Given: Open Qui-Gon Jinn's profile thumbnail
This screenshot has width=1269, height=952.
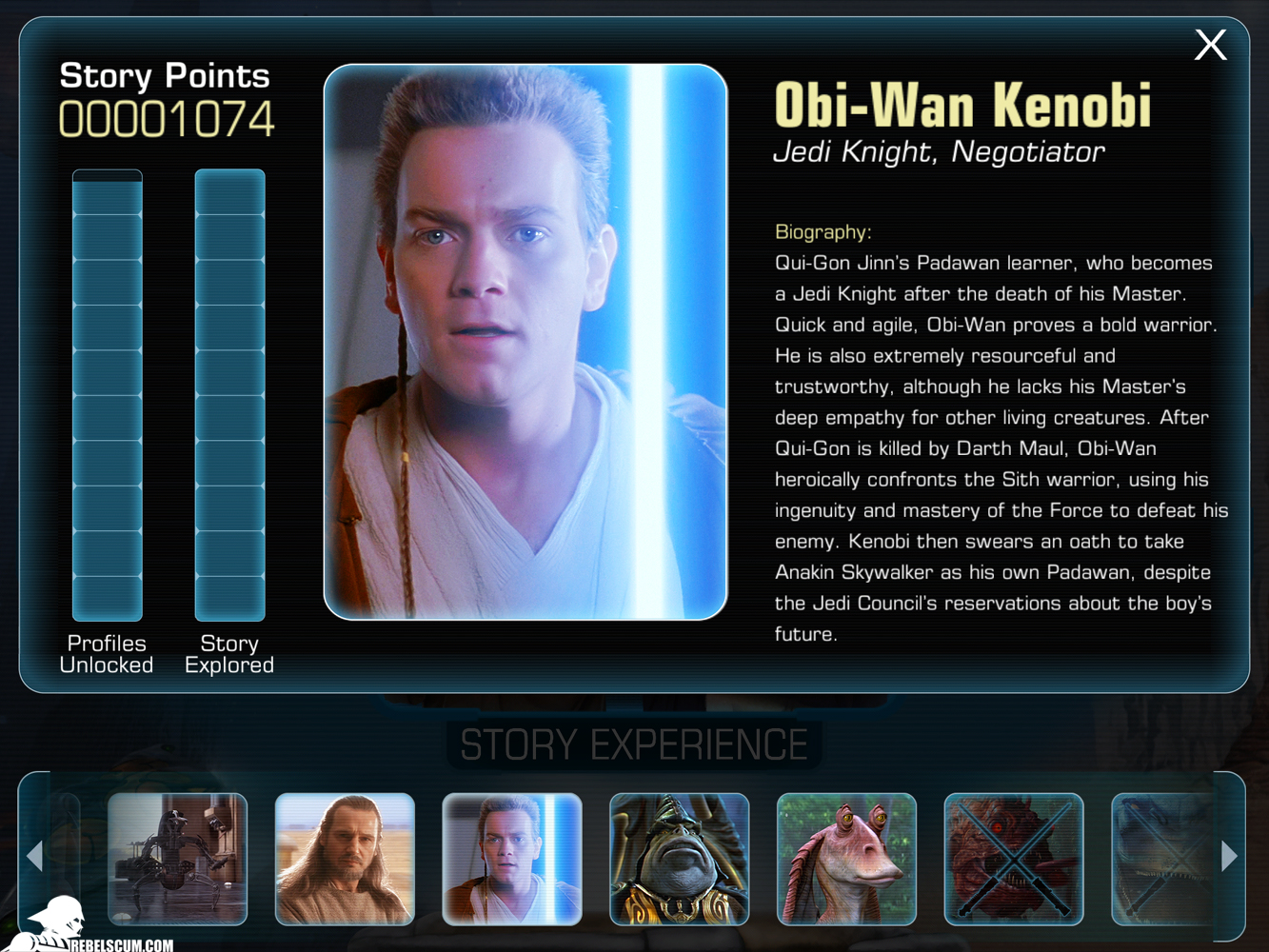Looking at the screenshot, I should [345, 859].
